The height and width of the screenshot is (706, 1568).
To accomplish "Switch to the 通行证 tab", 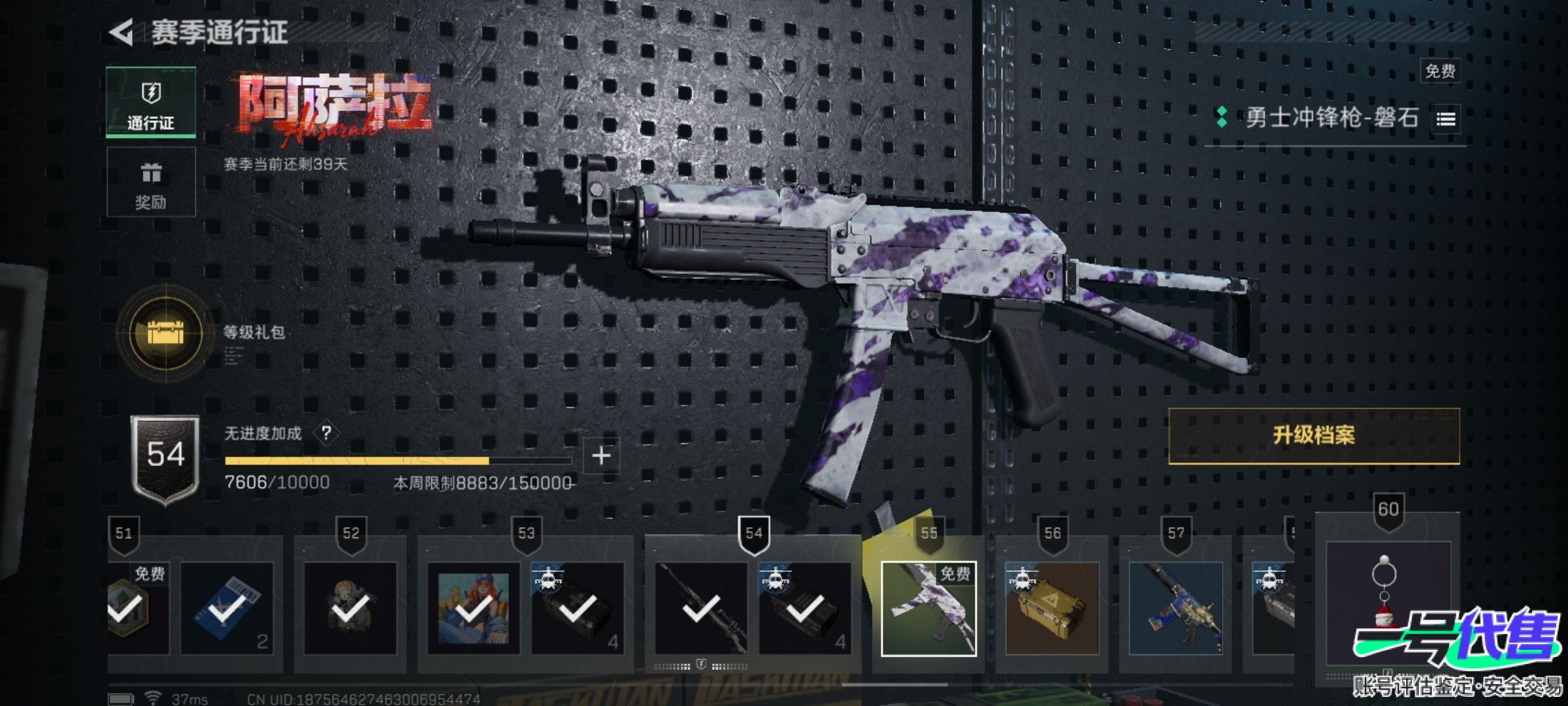I will coord(151,102).
